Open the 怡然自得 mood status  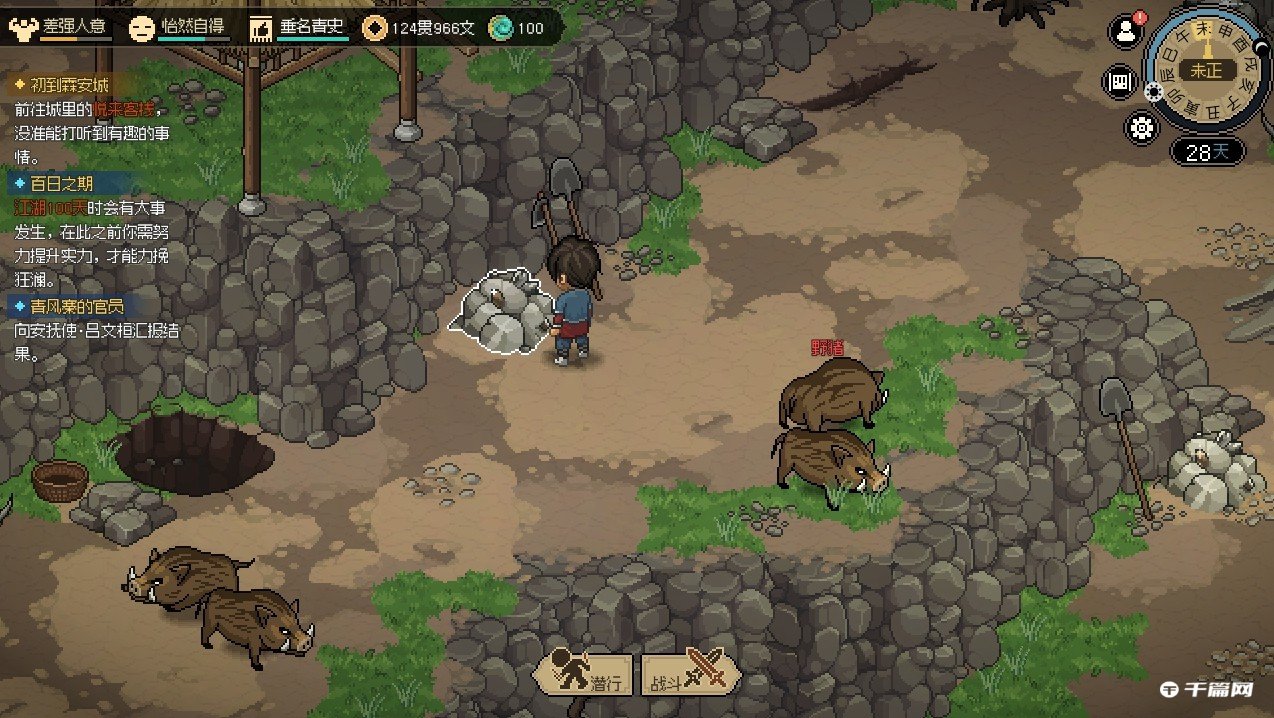180,28
